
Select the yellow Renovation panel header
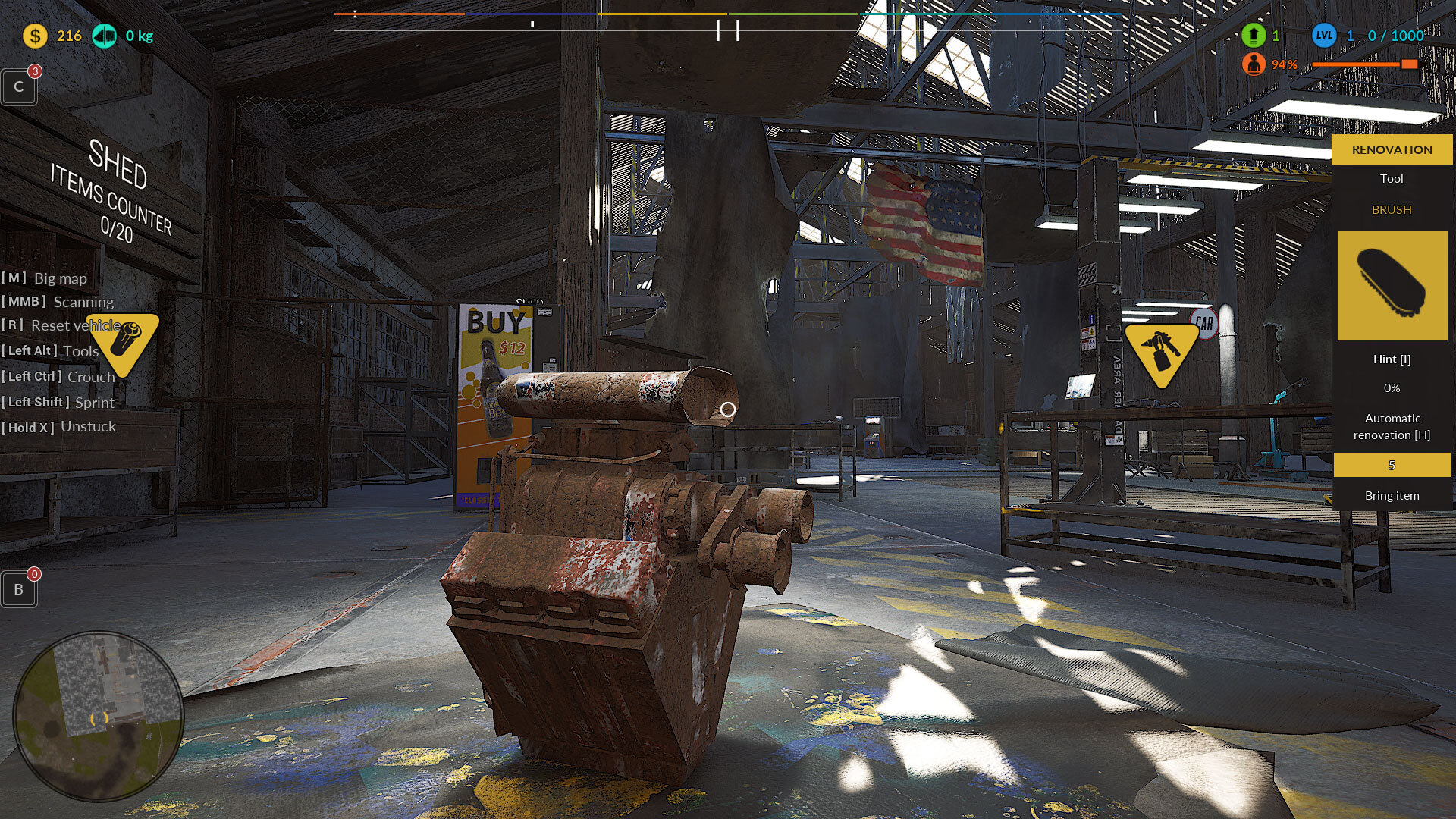click(1392, 149)
